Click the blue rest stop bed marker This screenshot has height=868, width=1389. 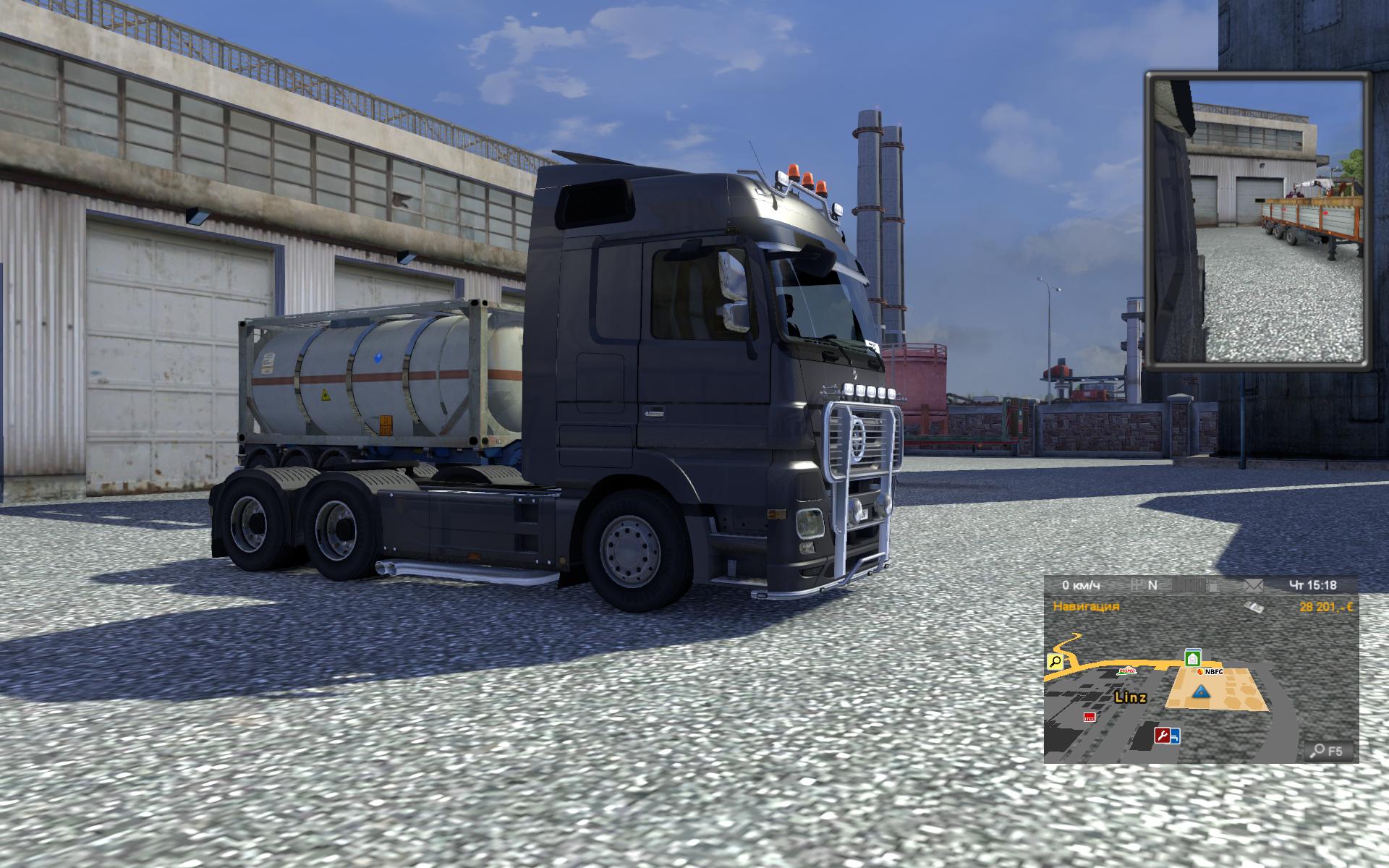[x=1175, y=736]
